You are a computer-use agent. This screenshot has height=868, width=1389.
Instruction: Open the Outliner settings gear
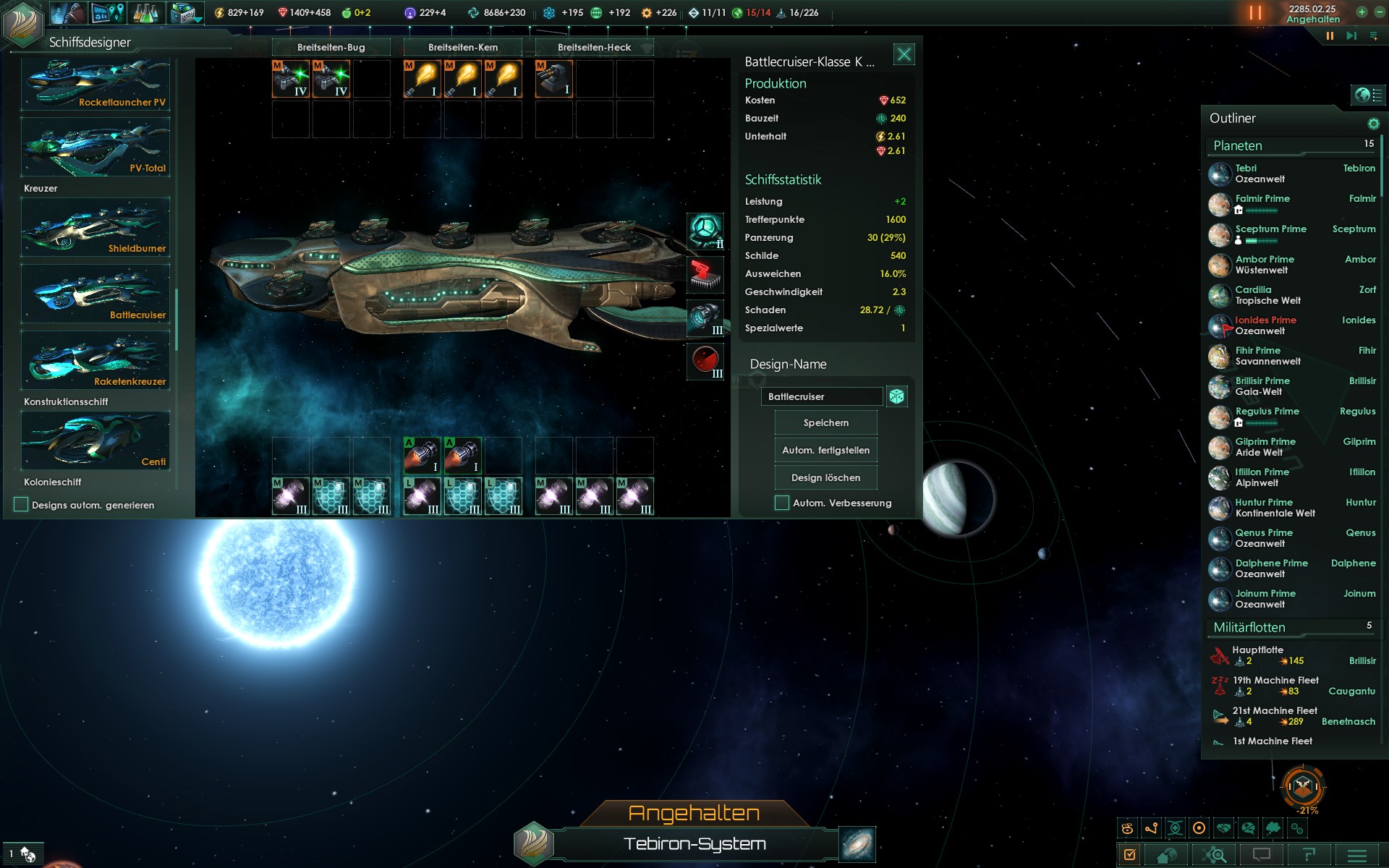(x=1373, y=124)
